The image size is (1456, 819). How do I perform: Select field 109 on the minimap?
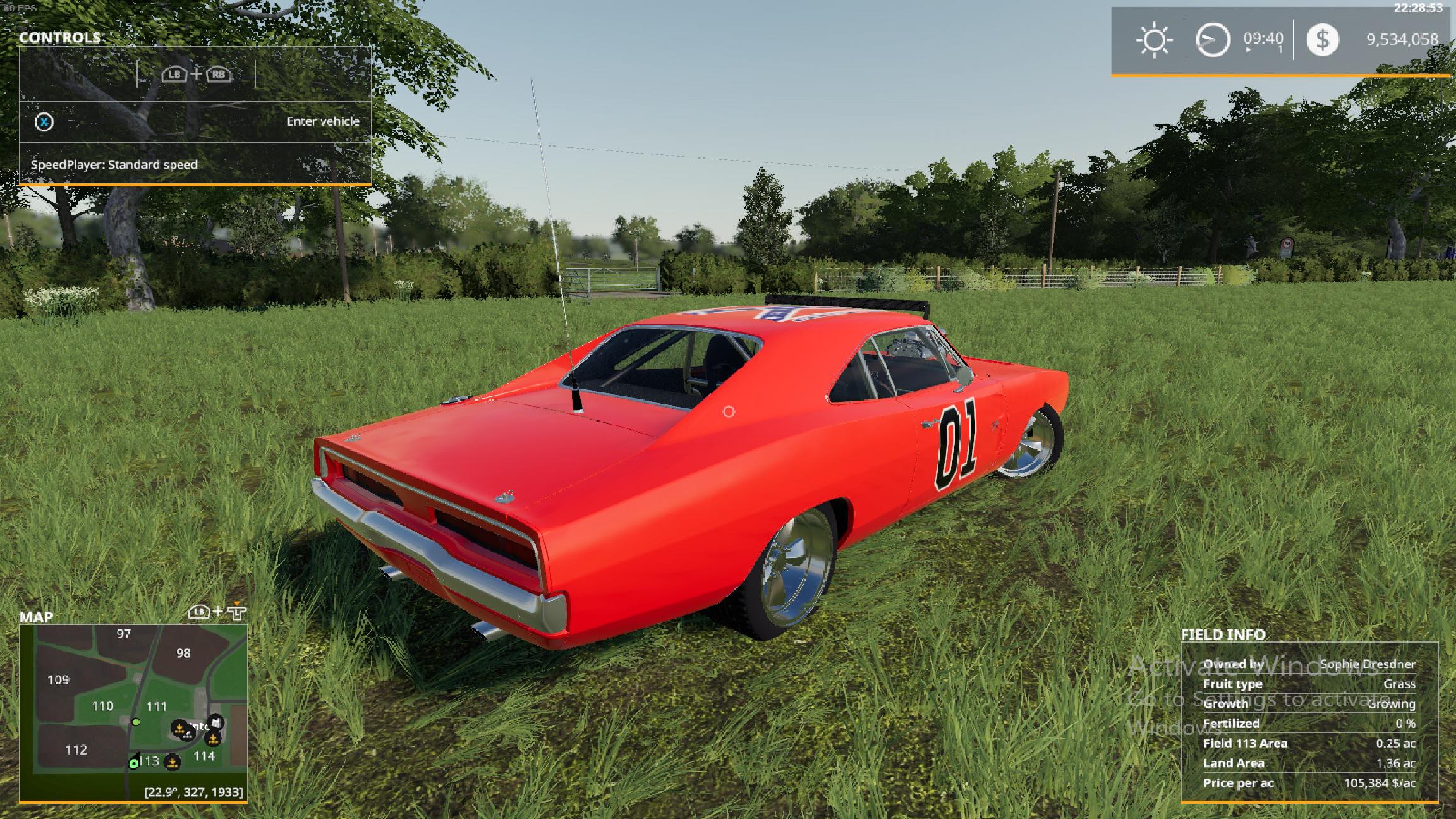tap(58, 680)
